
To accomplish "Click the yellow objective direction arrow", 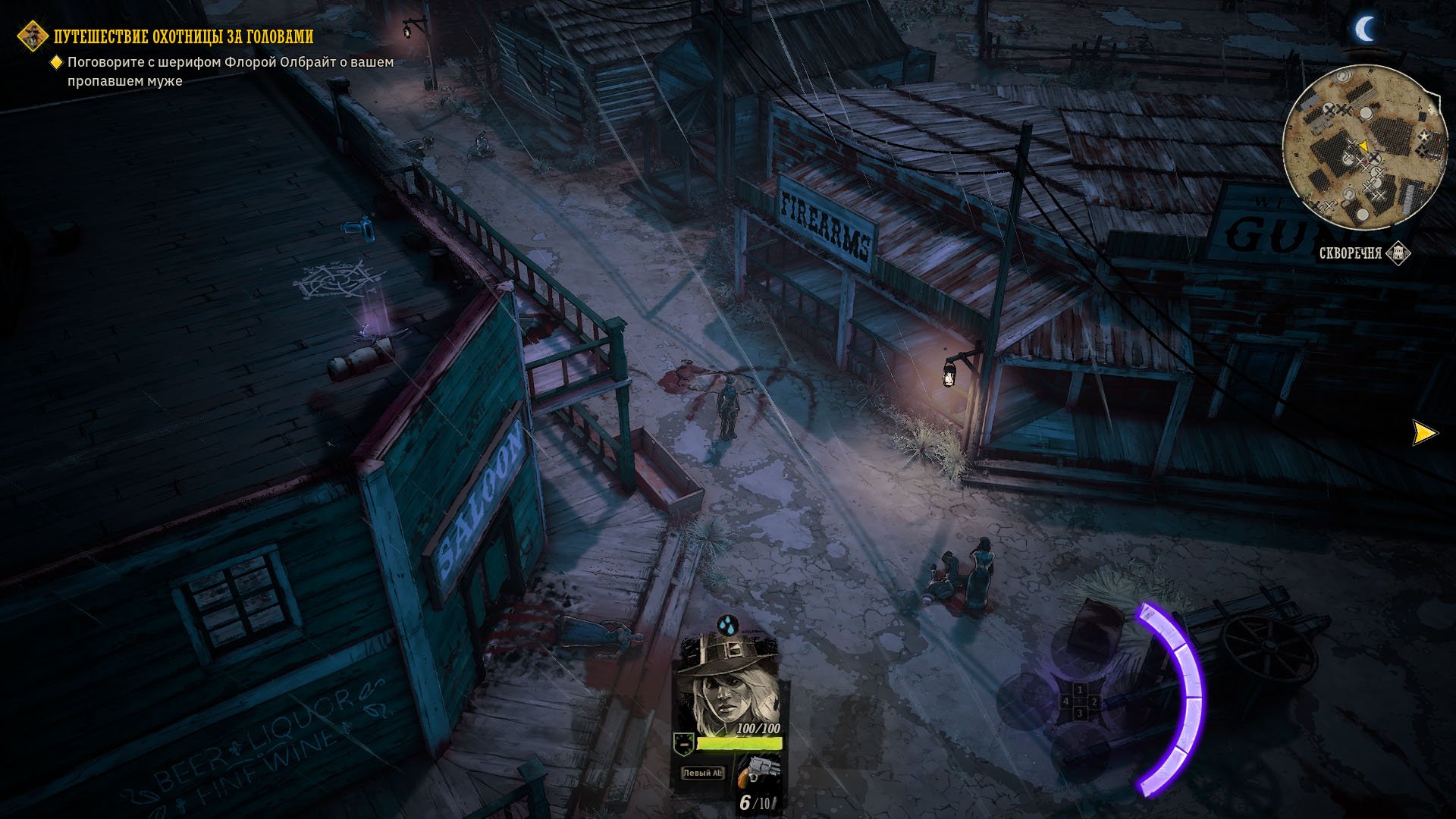I will (x=1423, y=433).
